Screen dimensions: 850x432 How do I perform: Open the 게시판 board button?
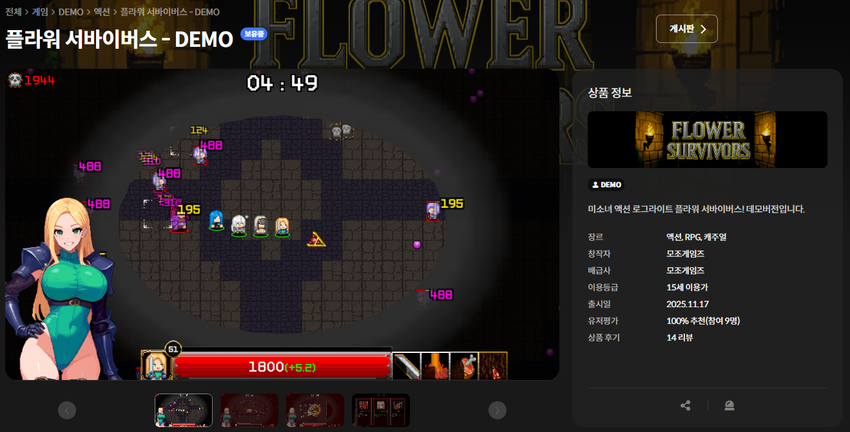click(687, 29)
